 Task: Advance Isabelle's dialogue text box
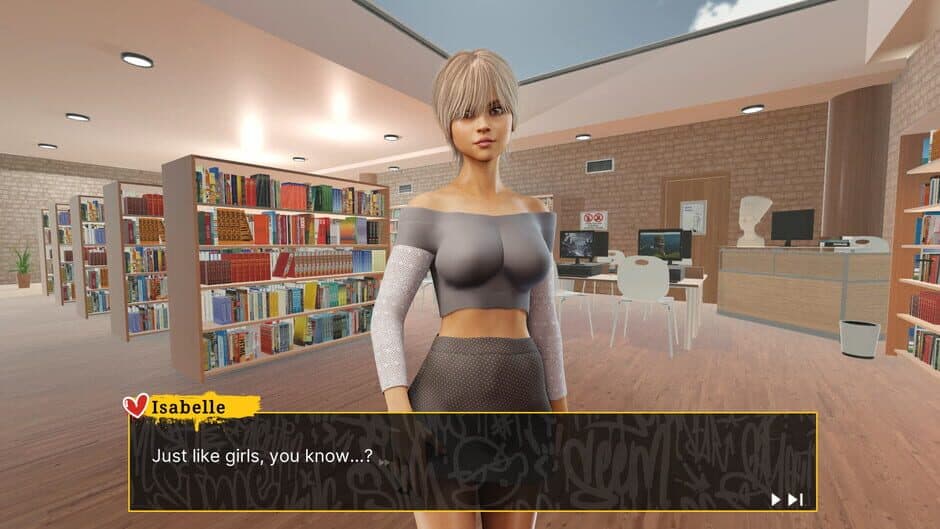coord(472,461)
